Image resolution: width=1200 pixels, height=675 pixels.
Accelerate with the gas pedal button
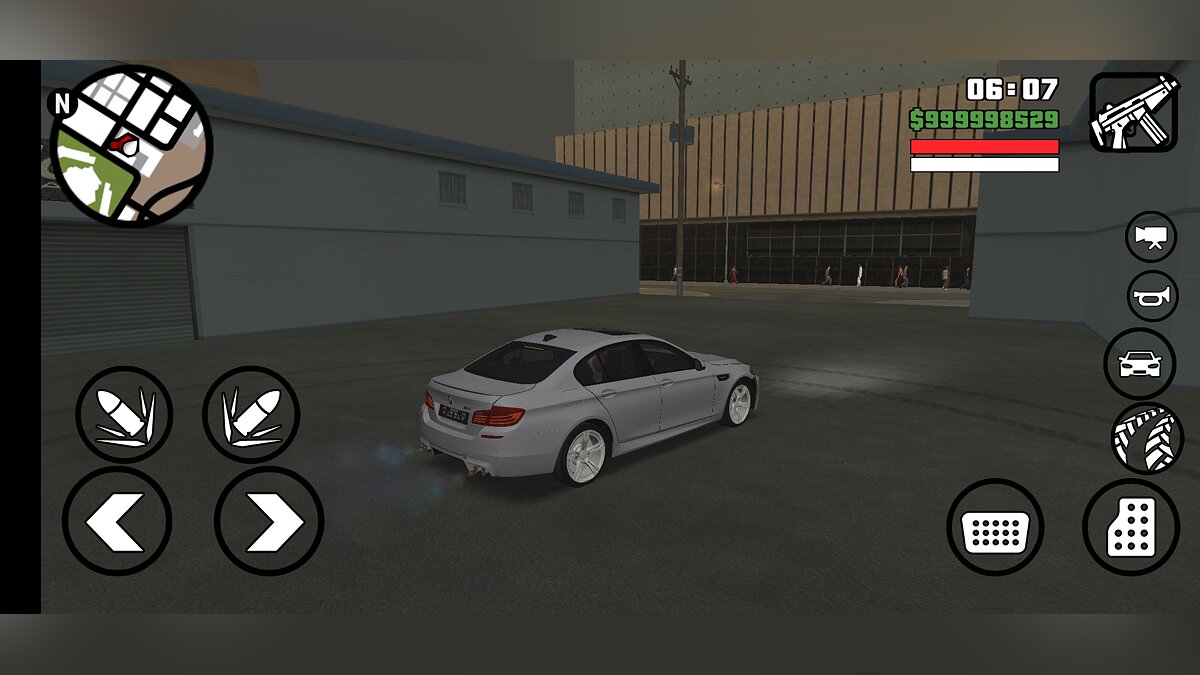coord(1131,527)
